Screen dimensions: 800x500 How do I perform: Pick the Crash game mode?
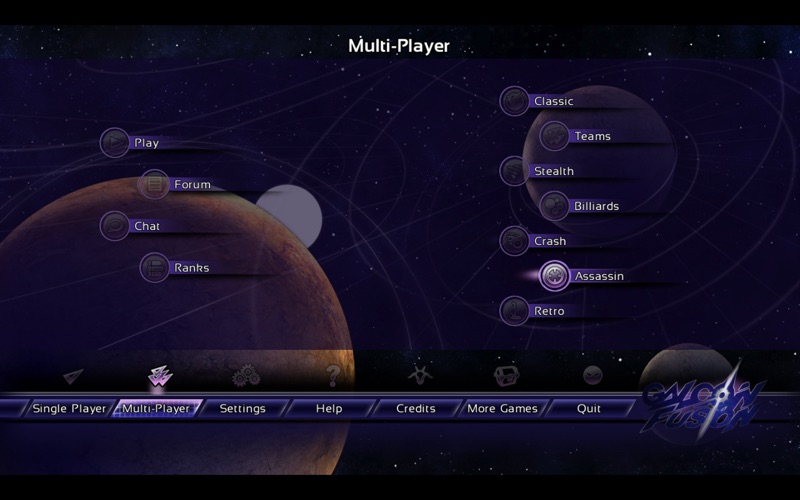coord(537,241)
